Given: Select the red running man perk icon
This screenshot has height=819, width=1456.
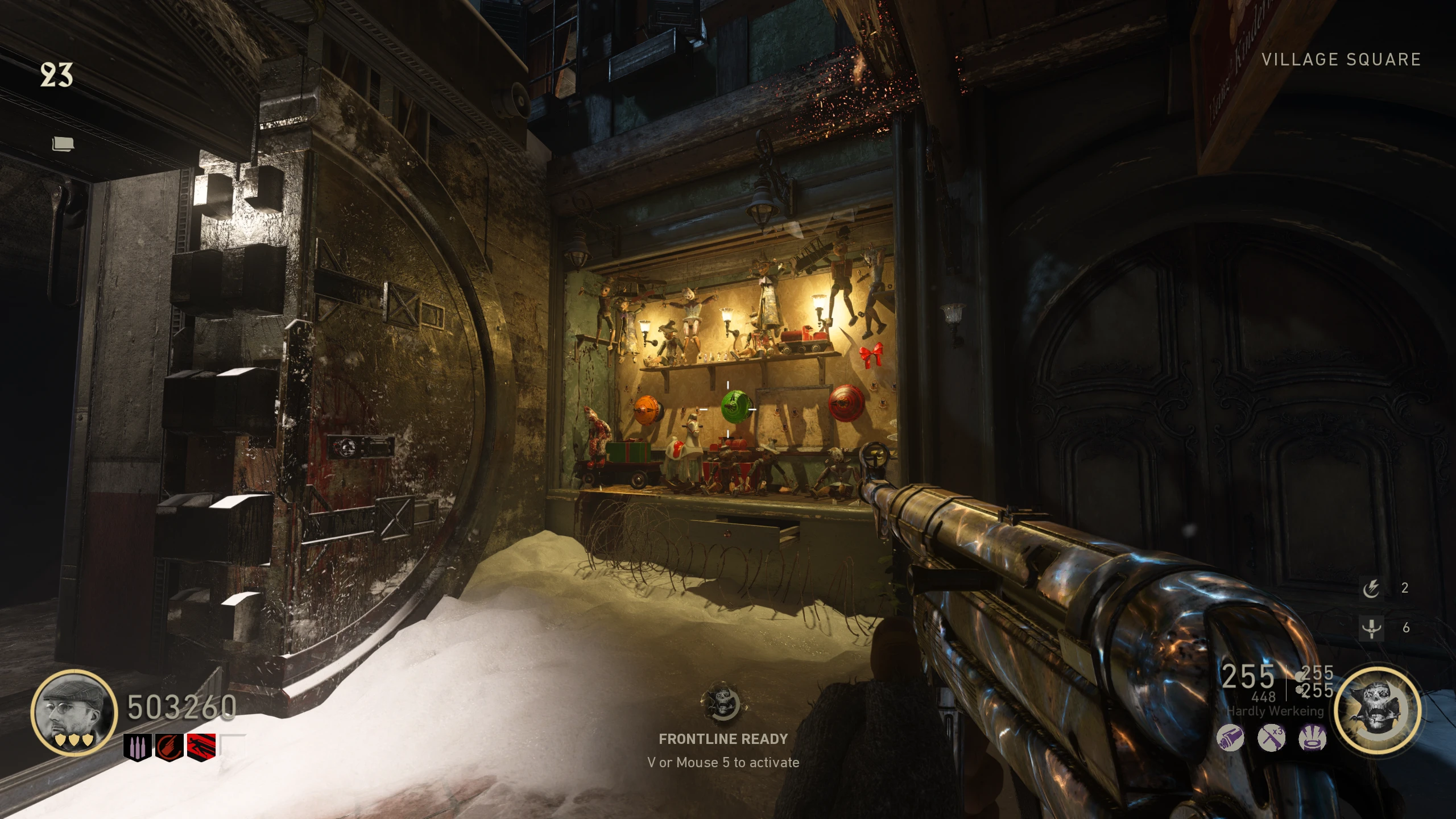Looking at the screenshot, I should [x=201, y=747].
